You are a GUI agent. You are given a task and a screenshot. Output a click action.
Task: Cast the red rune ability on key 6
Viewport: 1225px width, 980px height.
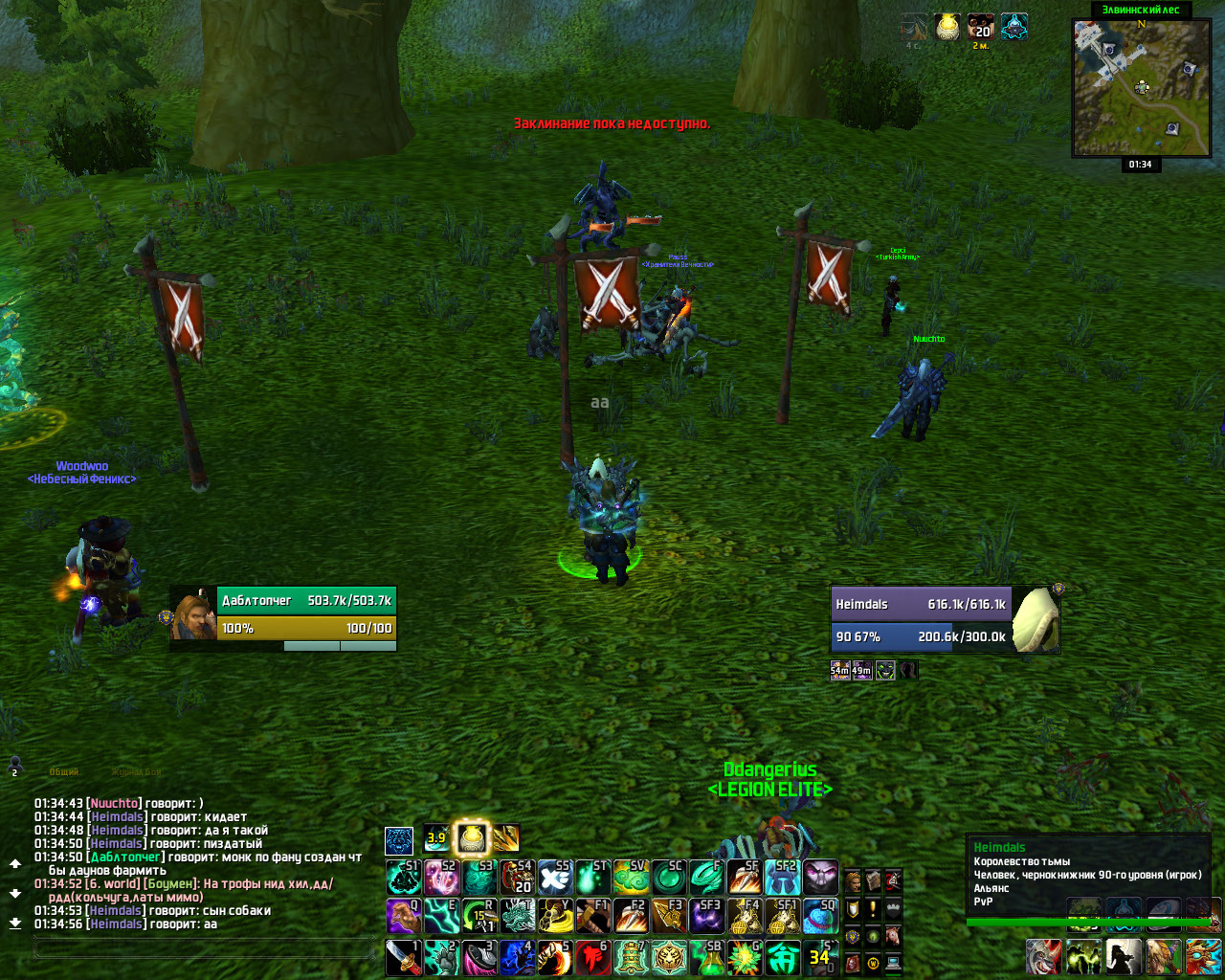click(592, 956)
